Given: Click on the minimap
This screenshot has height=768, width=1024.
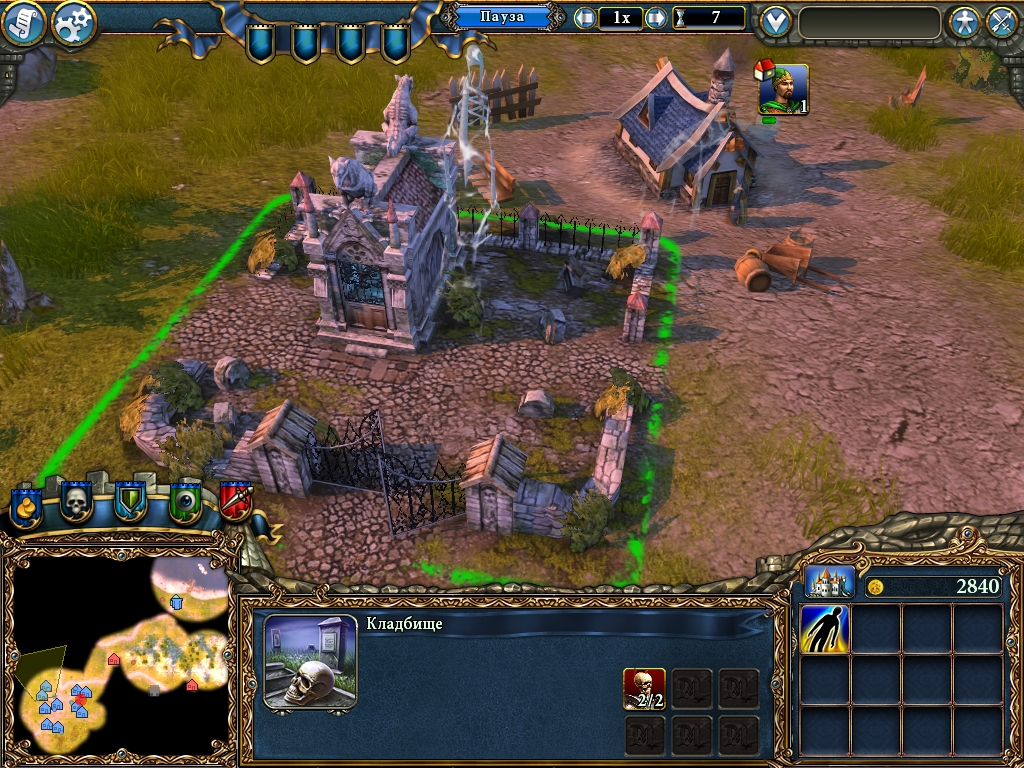Looking at the screenshot, I should pos(120,650).
